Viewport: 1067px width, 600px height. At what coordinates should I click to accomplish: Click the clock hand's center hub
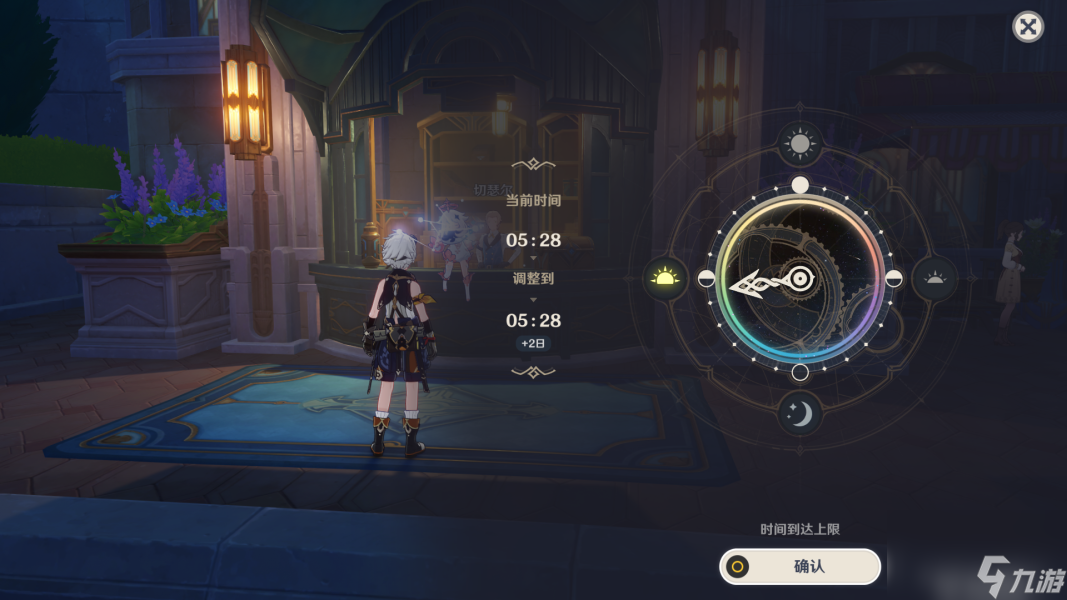pyautogui.click(x=799, y=279)
